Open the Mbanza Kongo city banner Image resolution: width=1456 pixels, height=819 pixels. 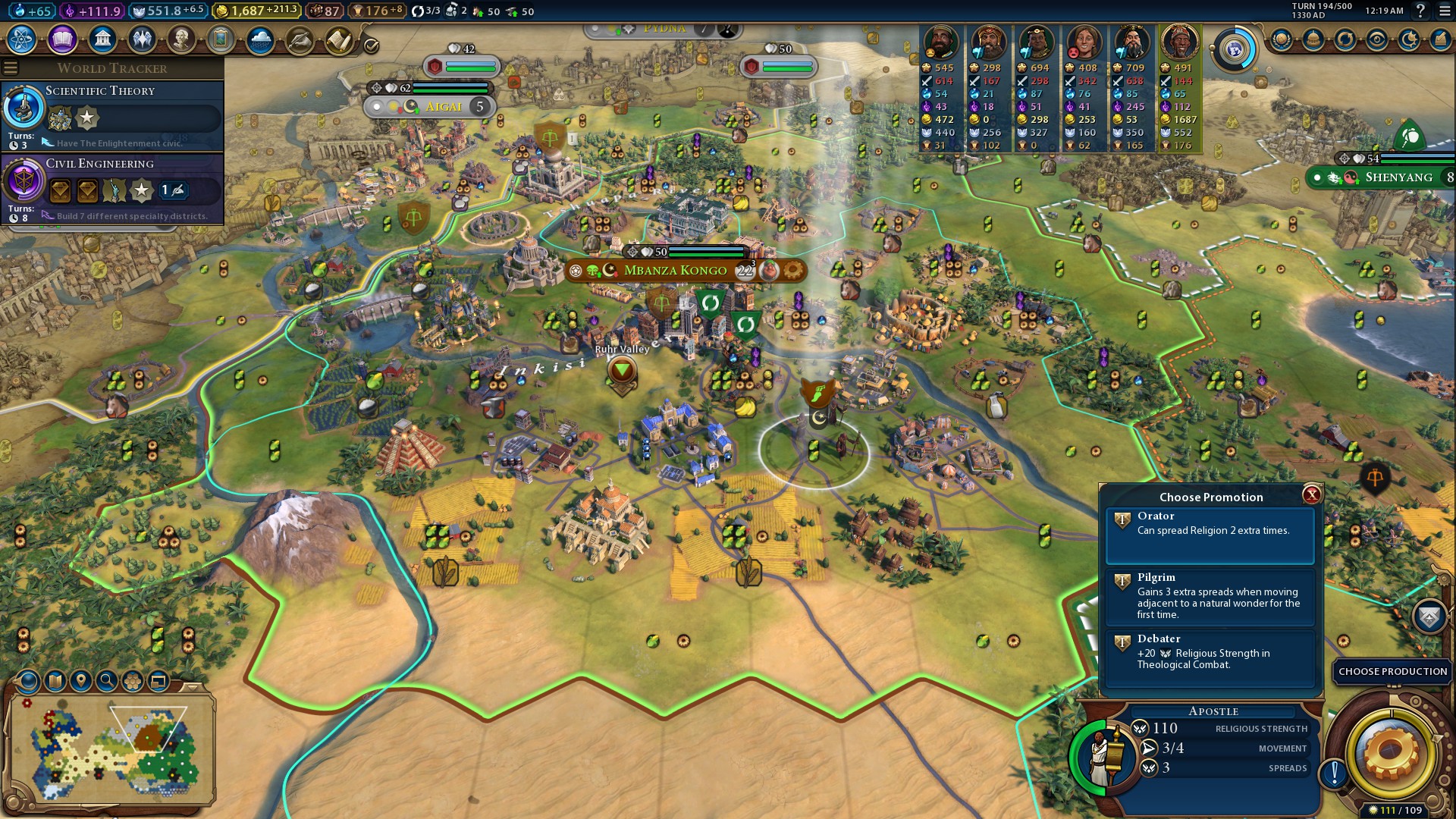pyautogui.click(x=675, y=271)
